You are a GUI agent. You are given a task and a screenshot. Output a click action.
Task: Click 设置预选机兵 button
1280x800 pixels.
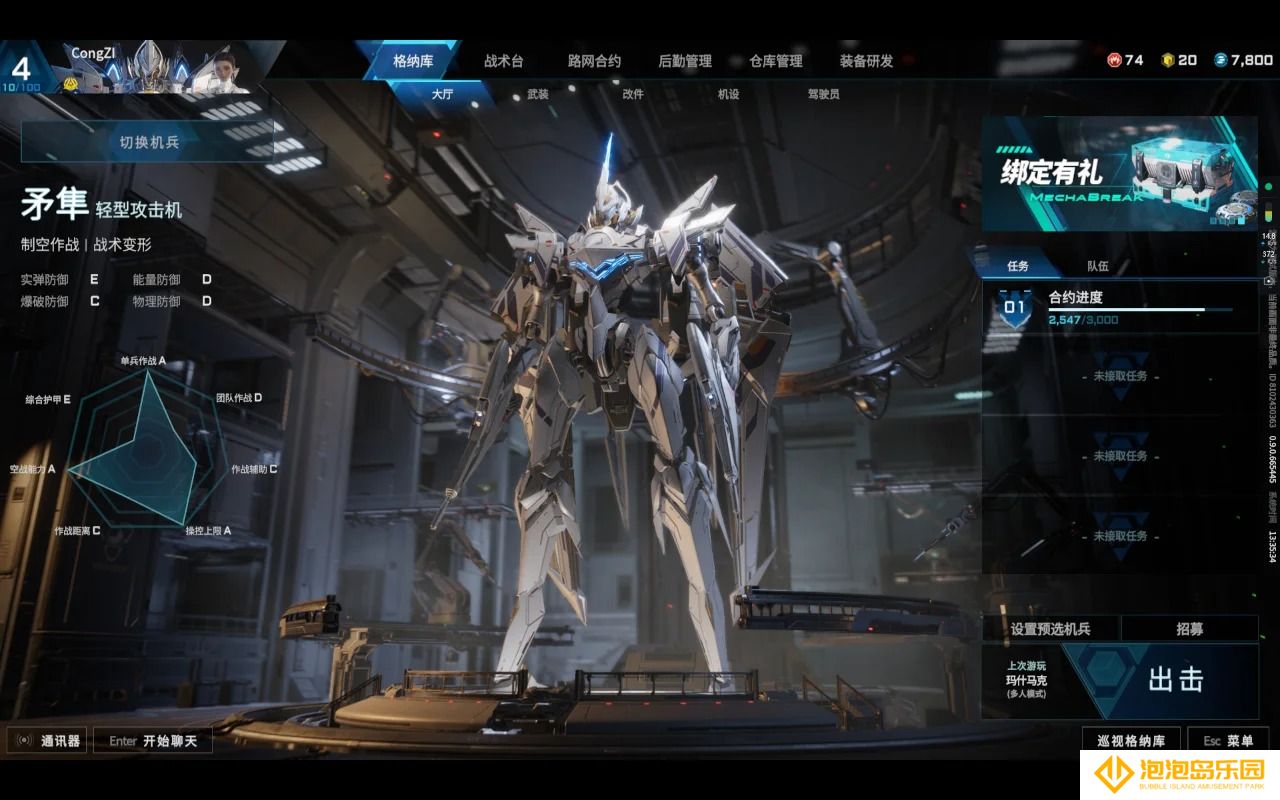coord(1050,629)
